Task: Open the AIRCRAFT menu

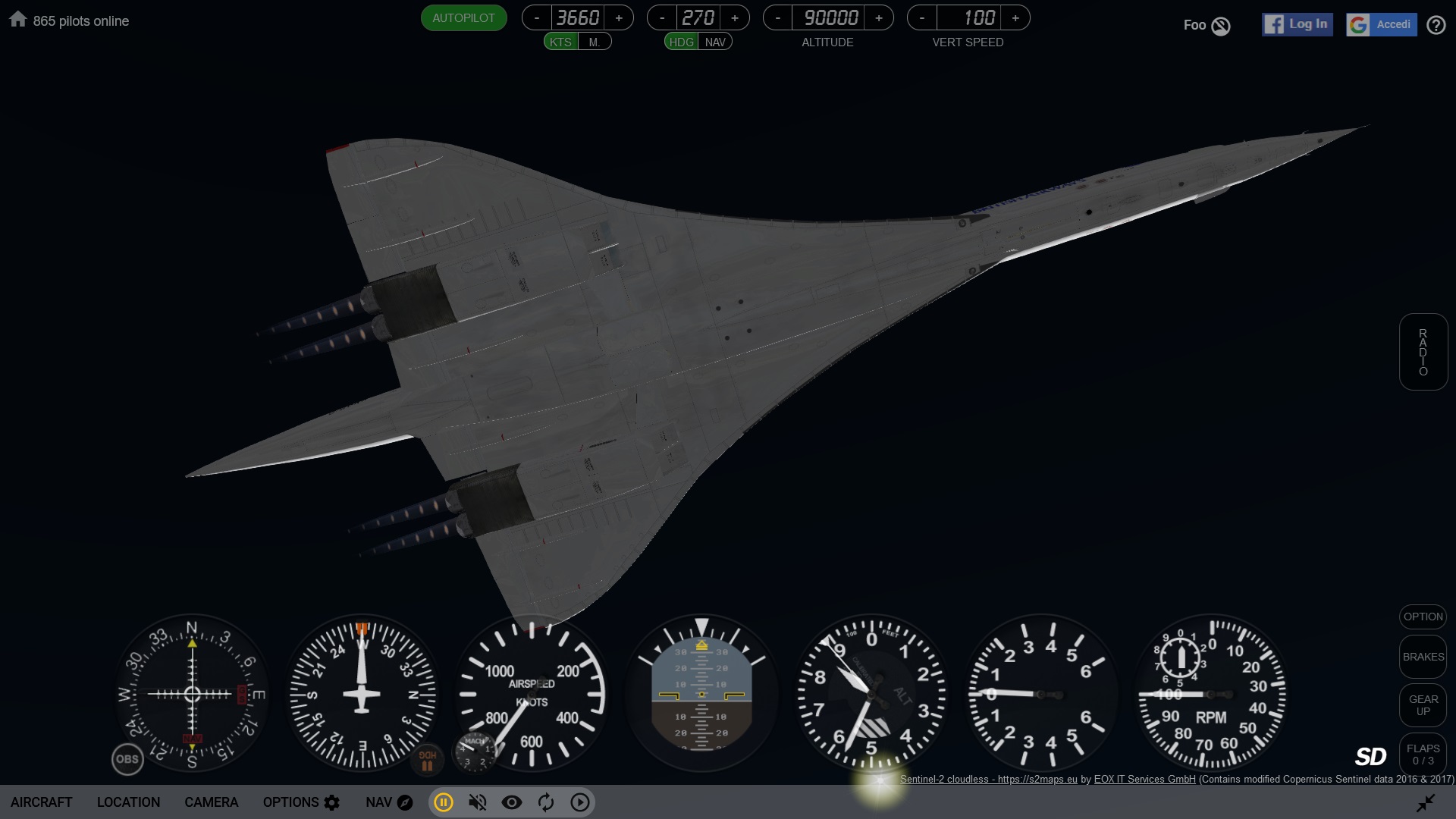Action: point(42,802)
